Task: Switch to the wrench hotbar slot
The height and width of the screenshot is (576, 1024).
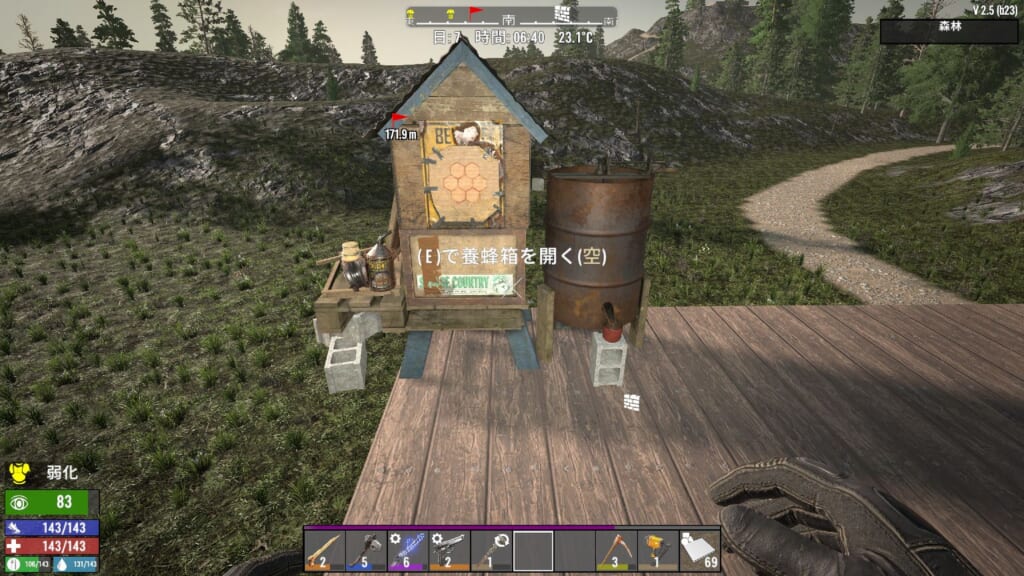Action: (x=491, y=550)
